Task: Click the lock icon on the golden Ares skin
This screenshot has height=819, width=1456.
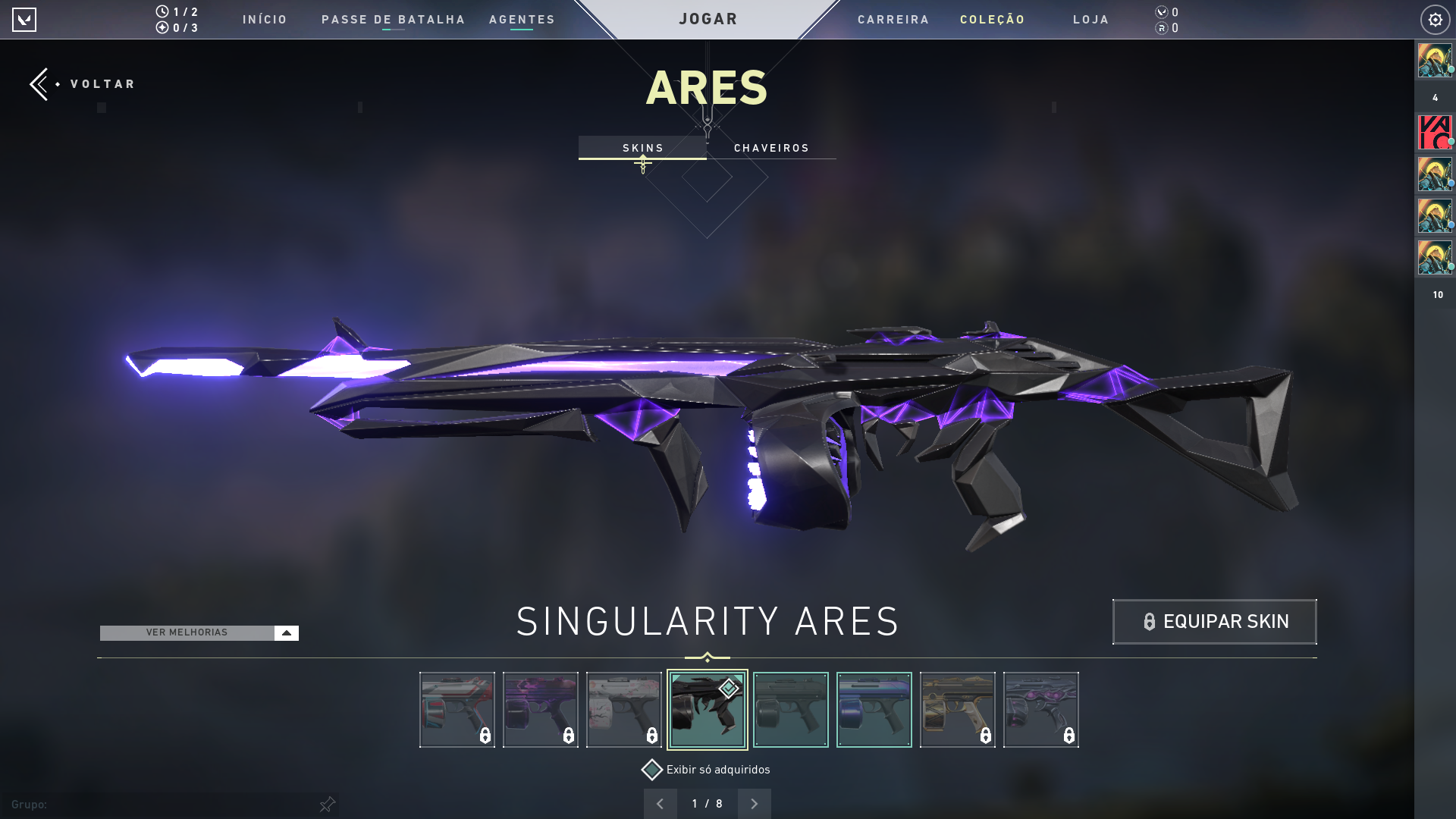Action: point(986,735)
